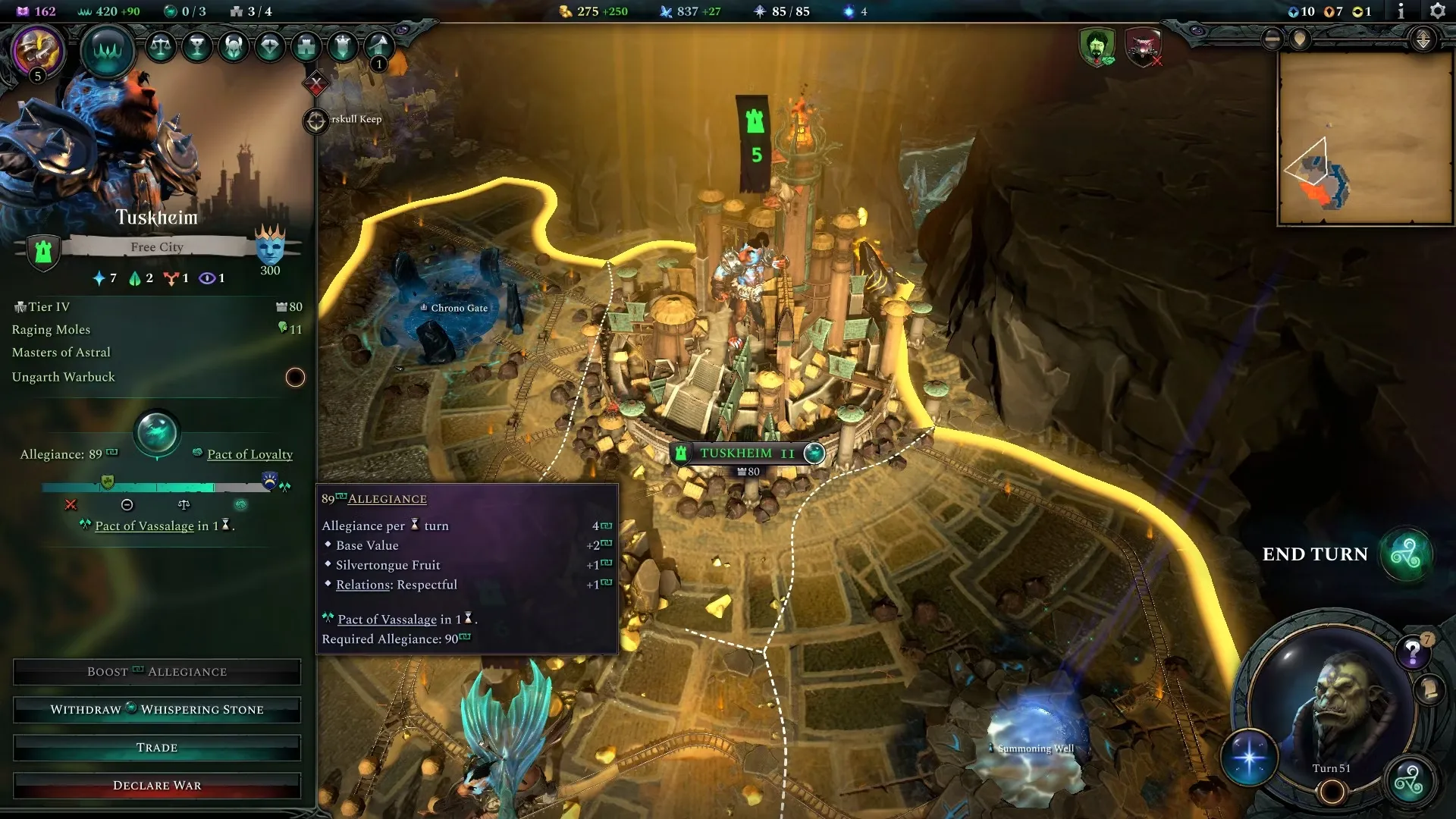
Task: Open the scroll event log button
Action: coord(1429,689)
